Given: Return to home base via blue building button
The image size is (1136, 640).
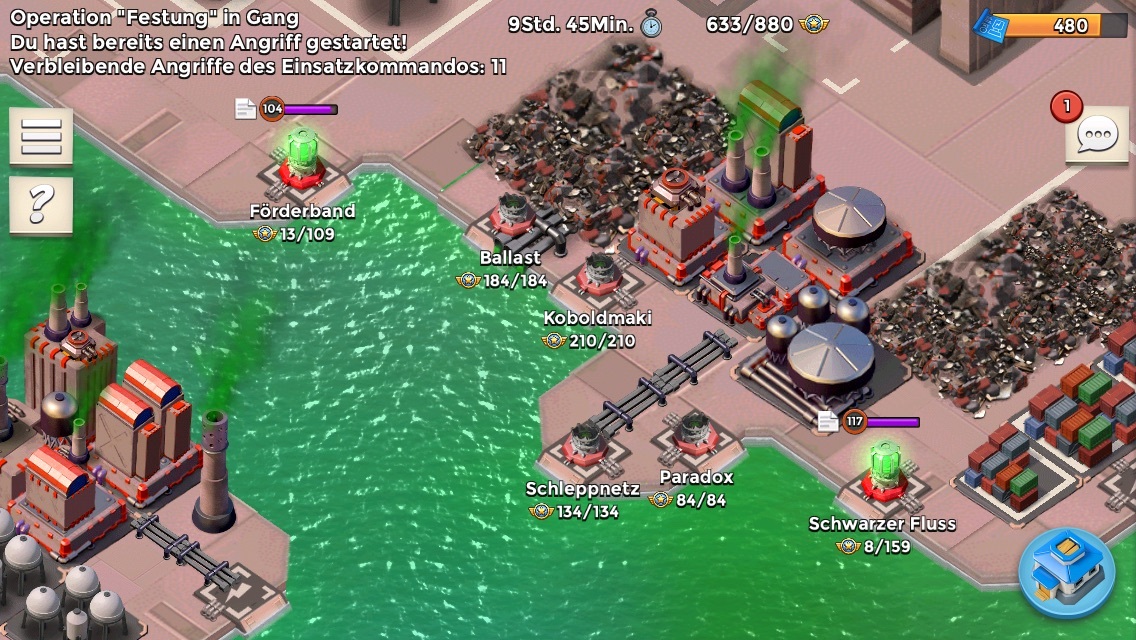Looking at the screenshot, I should click(1067, 574).
